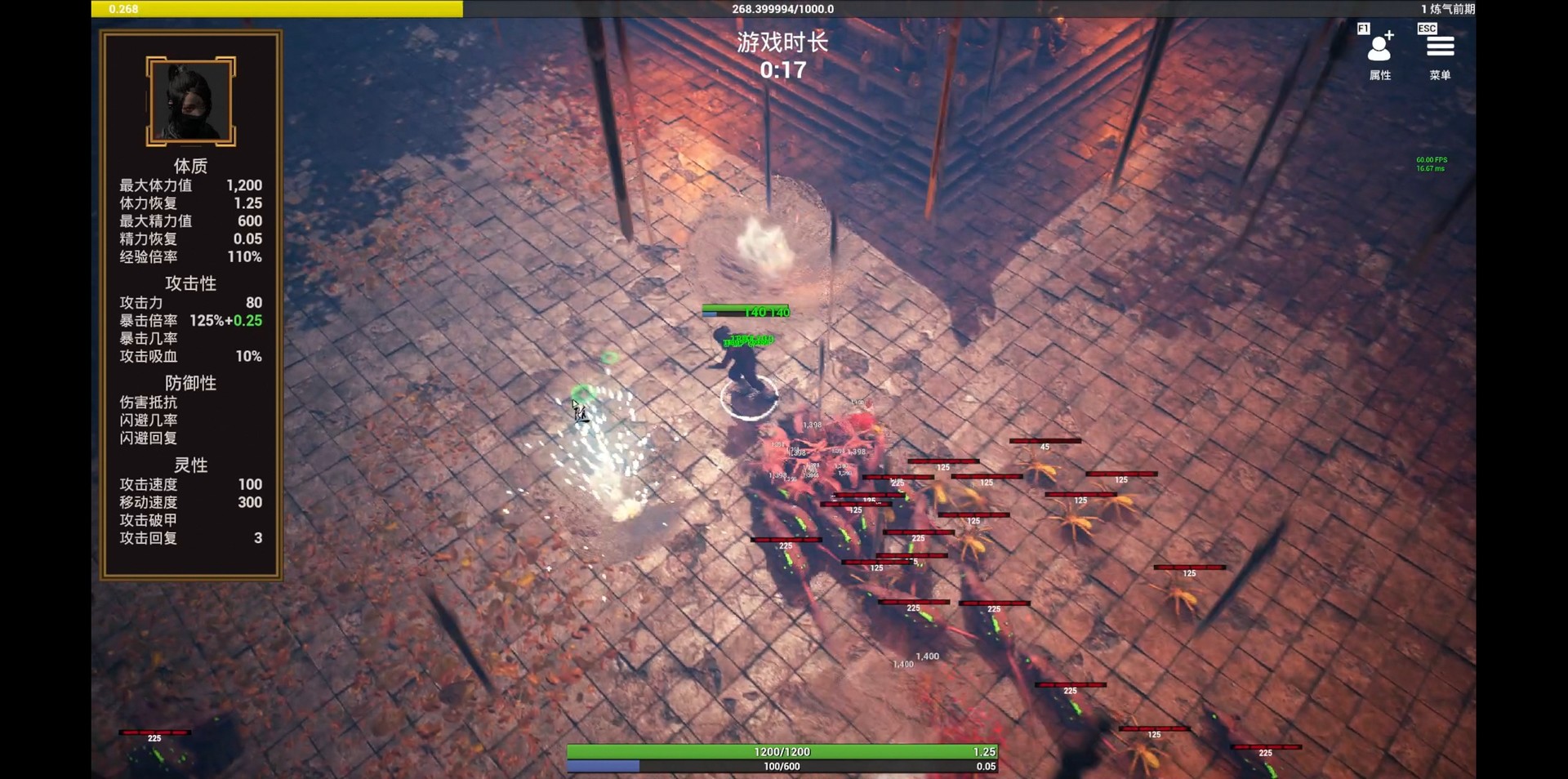Click the F1 hotkey badge
Image resolution: width=1568 pixels, height=779 pixels.
click(x=1362, y=27)
